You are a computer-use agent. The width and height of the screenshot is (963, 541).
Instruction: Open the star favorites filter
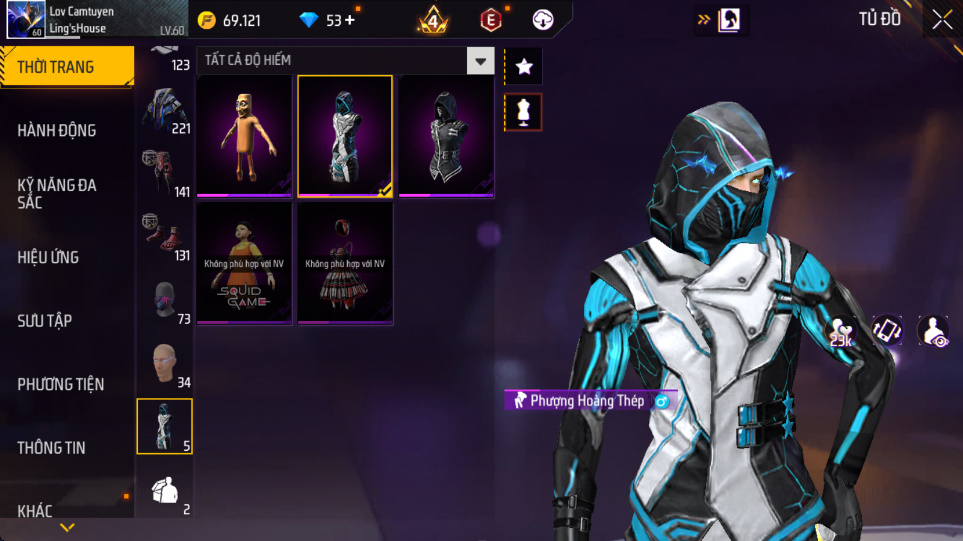pyautogui.click(x=524, y=67)
